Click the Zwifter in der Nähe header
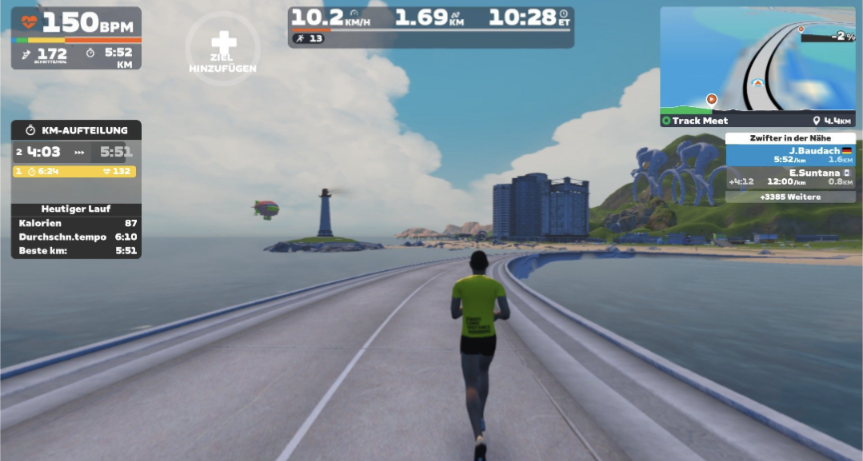The image size is (863, 461). click(790, 139)
